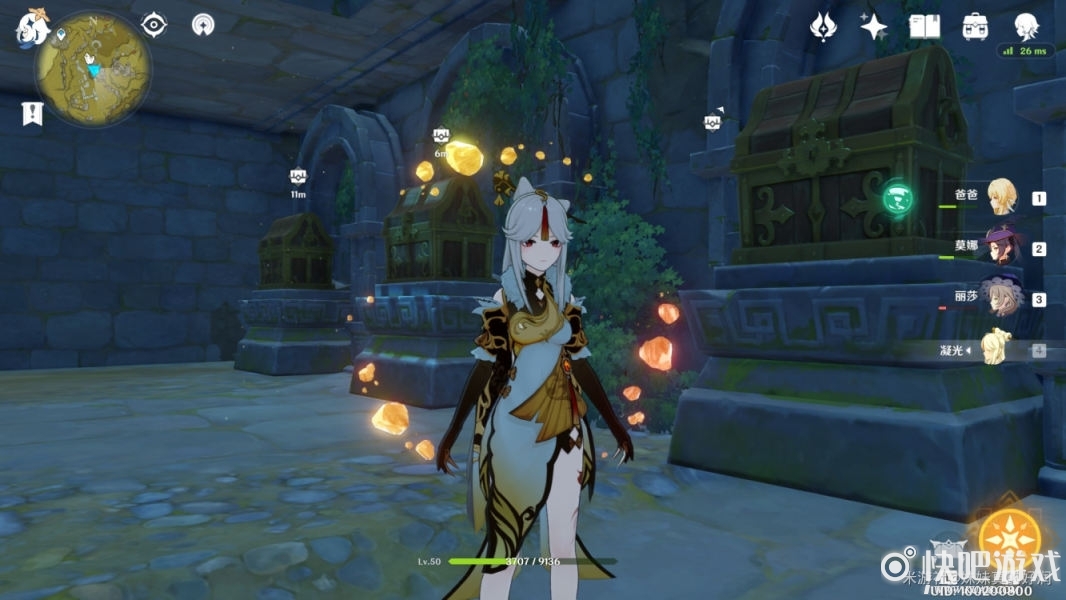Image resolution: width=1066 pixels, height=600 pixels.
Task: Switch to party member 丽莎
Action: [1000, 298]
